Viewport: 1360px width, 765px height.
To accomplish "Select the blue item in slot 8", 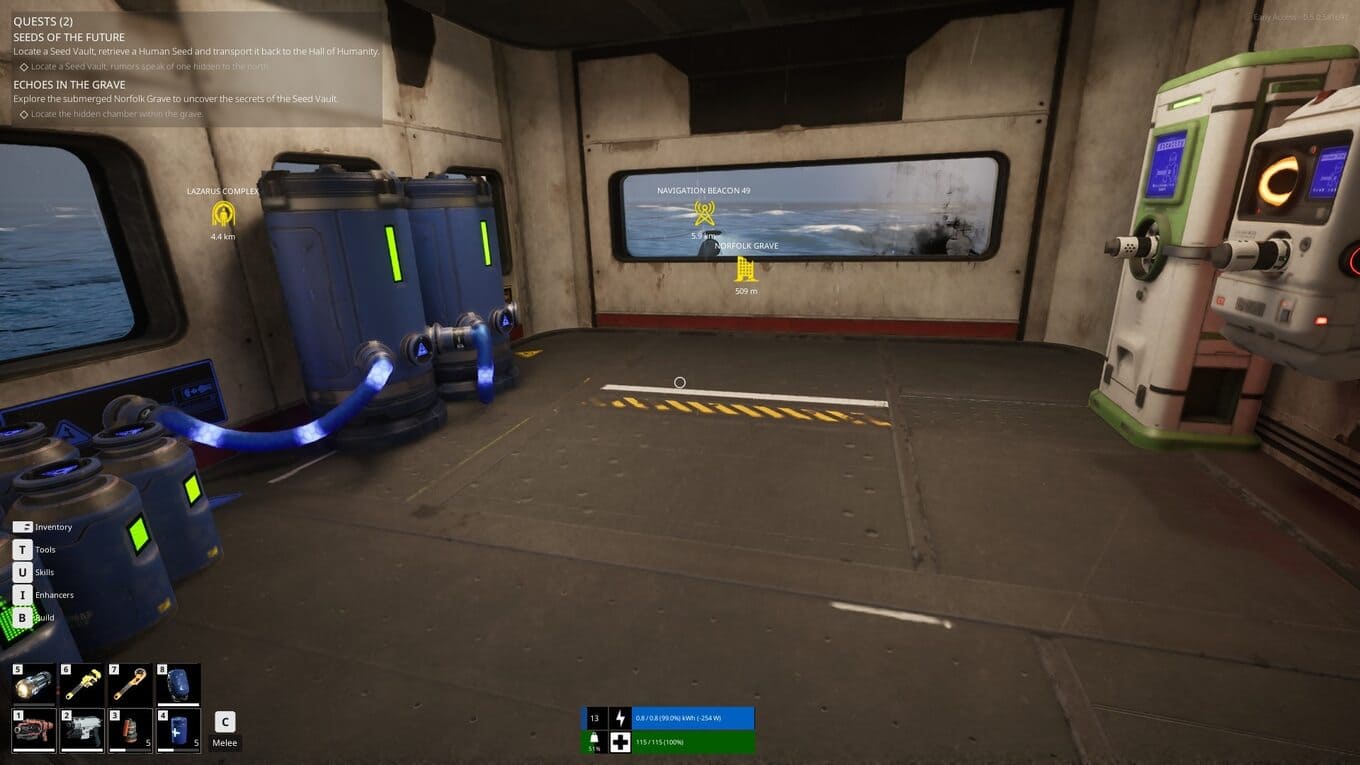I will coord(178,685).
